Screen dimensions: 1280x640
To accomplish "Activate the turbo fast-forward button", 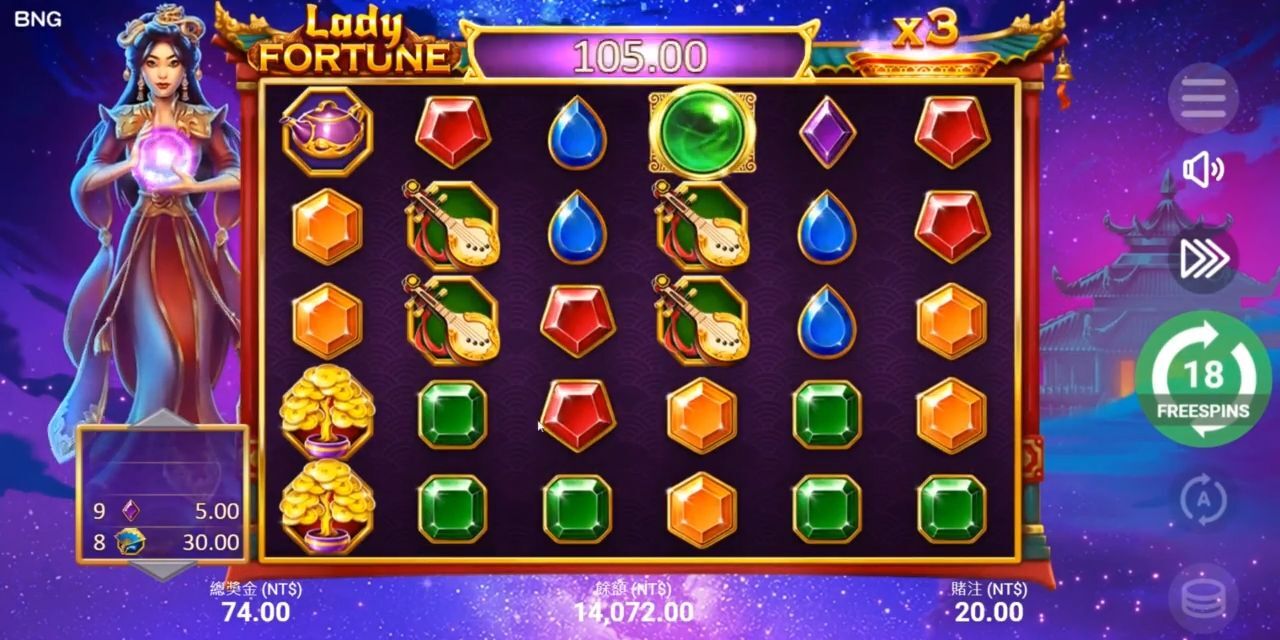I will click(1203, 258).
